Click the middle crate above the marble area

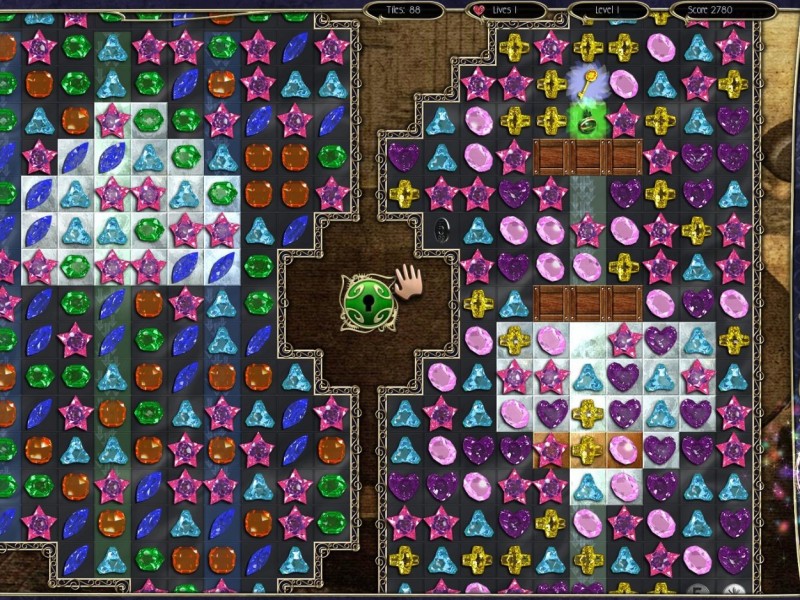click(586, 302)
